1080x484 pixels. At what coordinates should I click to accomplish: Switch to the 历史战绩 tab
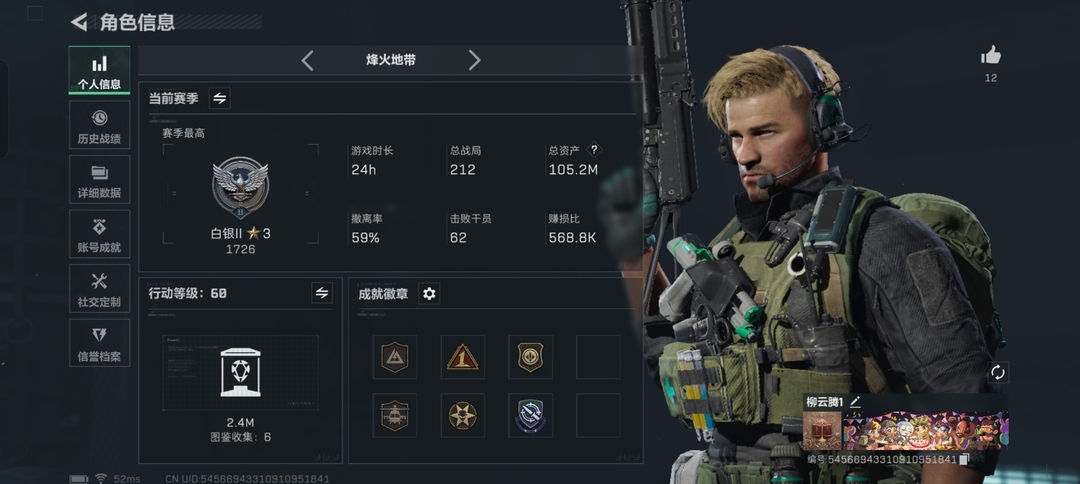[99, 125]
